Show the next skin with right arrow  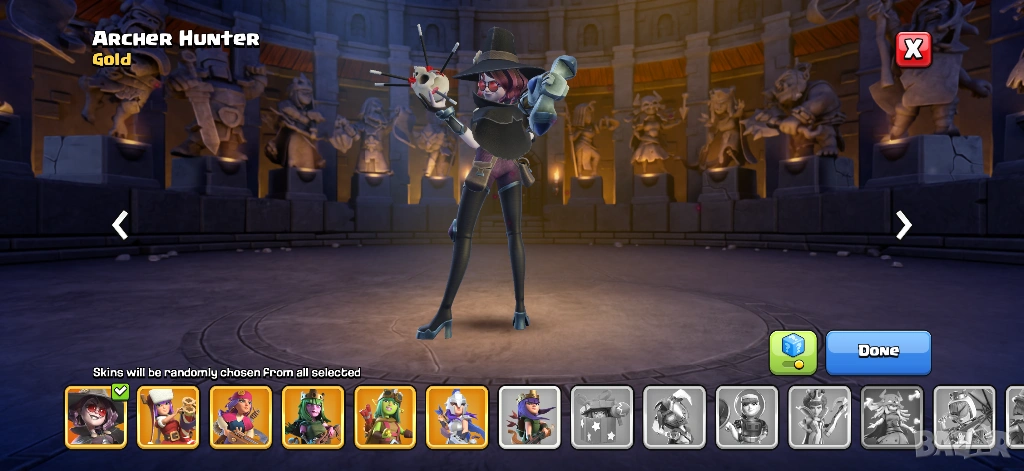click(904, 225)
